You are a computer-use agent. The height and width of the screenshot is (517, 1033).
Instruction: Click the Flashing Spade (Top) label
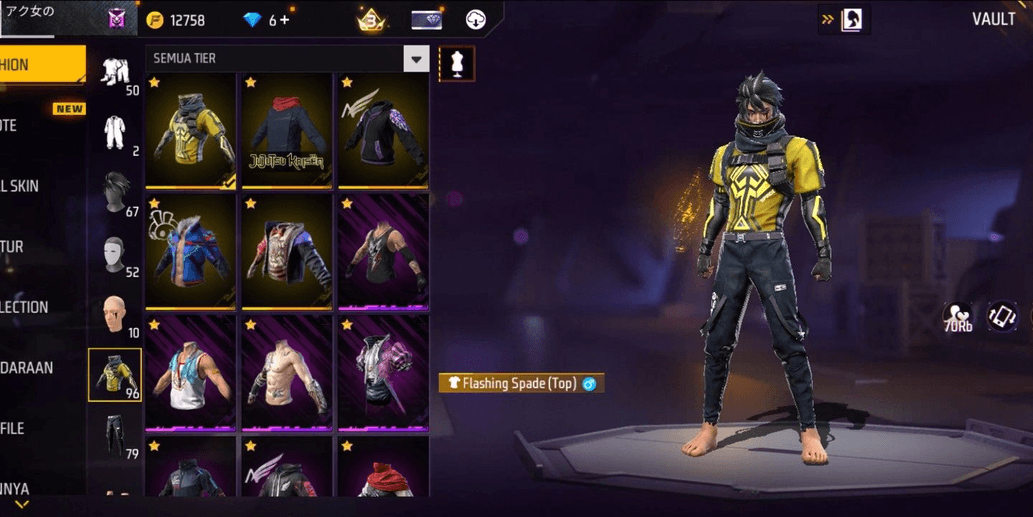click(521, 383)
